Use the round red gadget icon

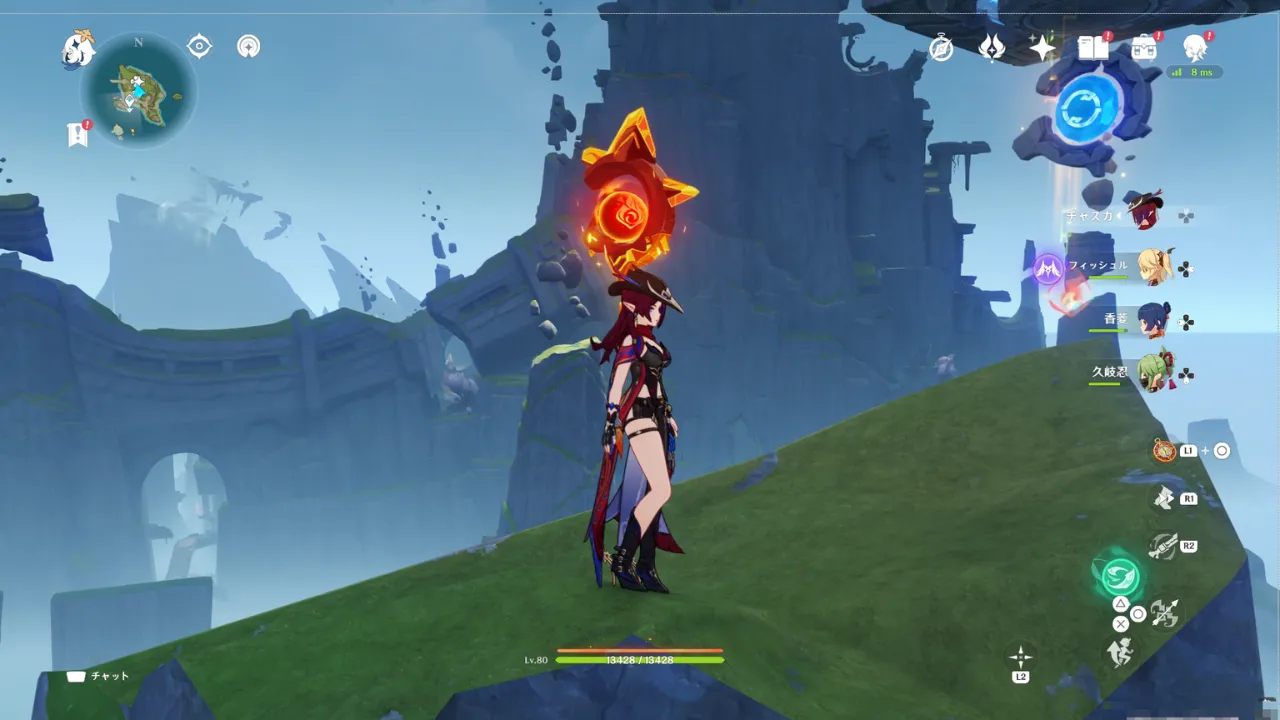[1164, 451]
